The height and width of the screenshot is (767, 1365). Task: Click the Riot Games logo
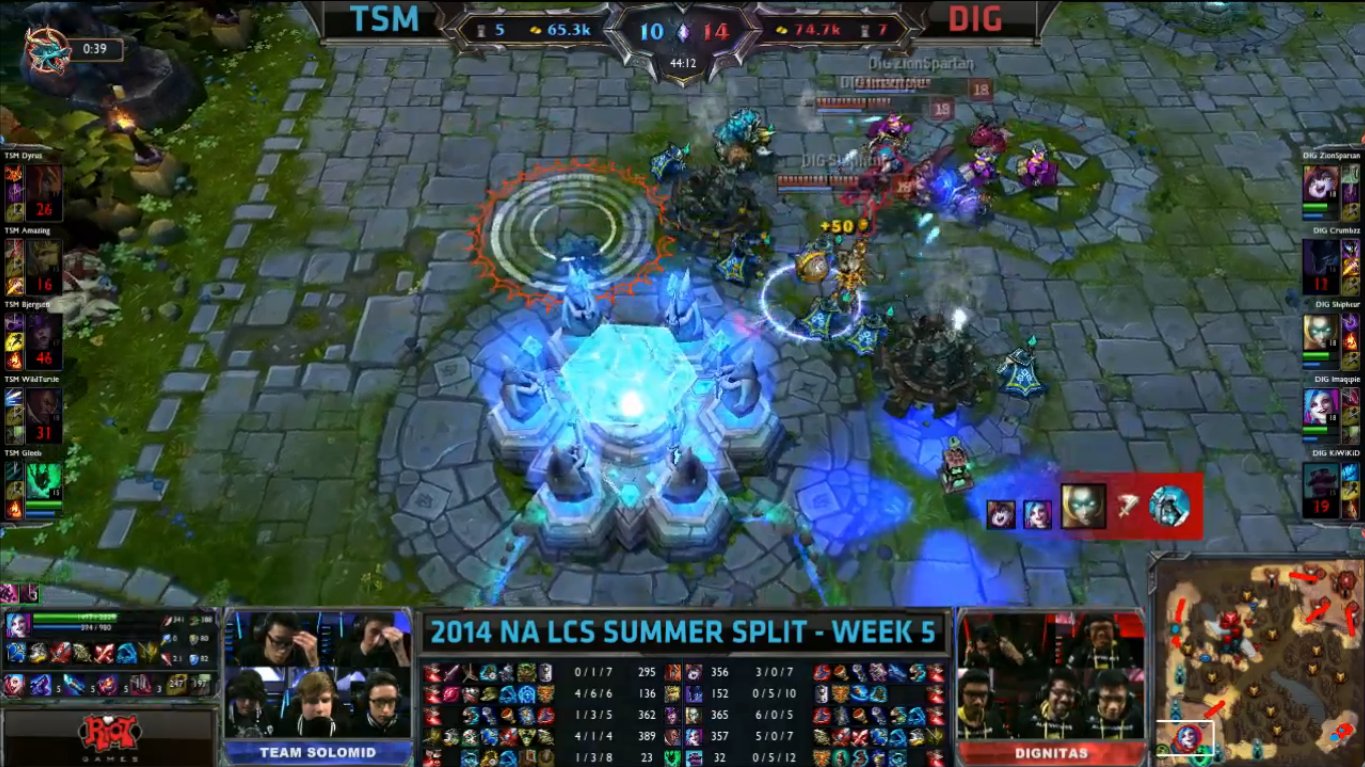(112, 730)
